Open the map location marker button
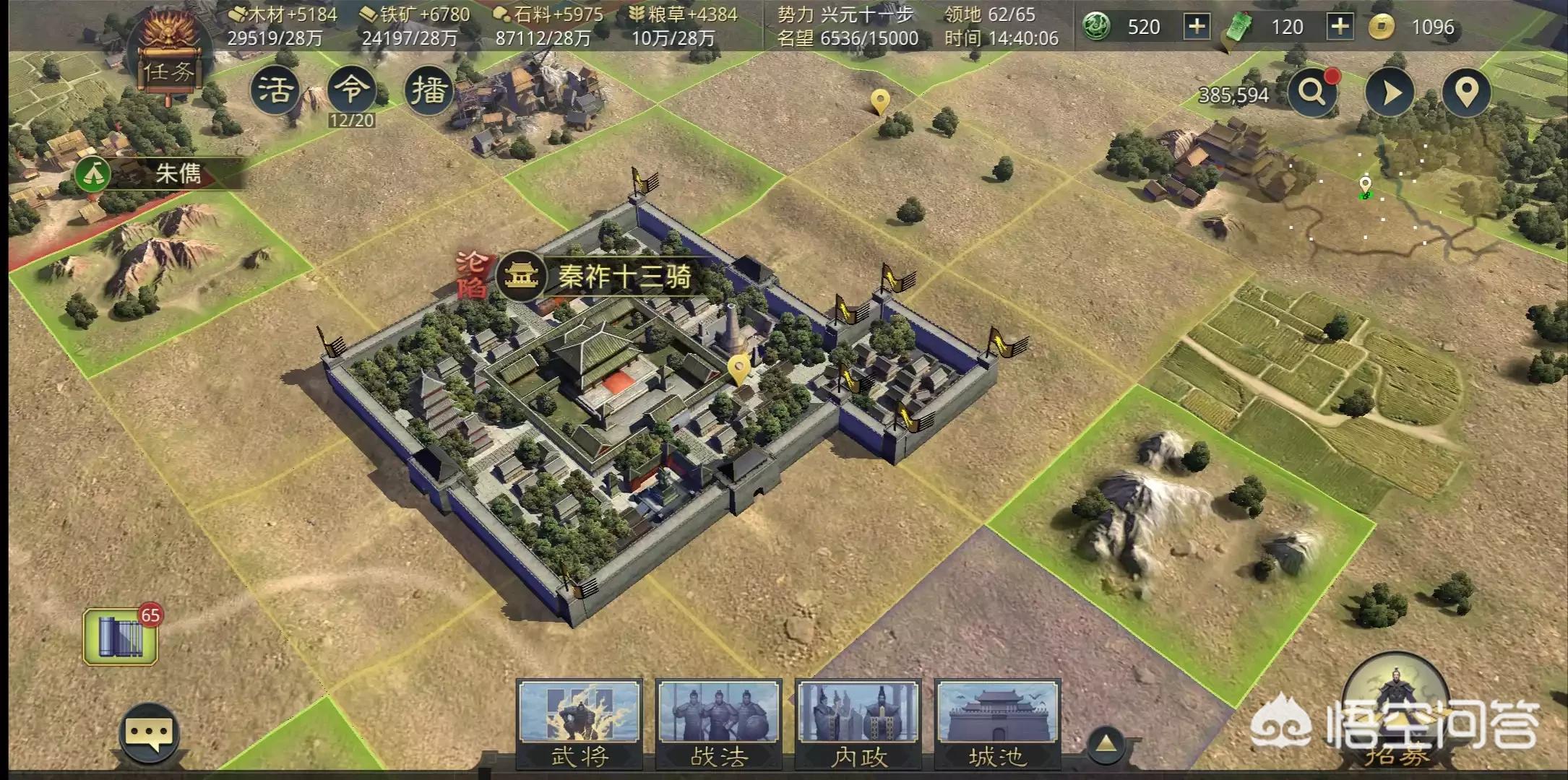This screenshot has width=1568, height=780. pos(1466,92)
